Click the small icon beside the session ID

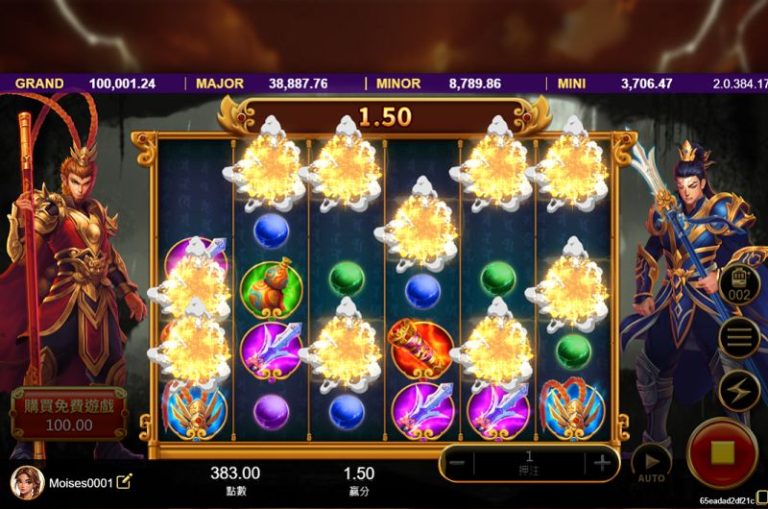pyautogui.click(x=761, y=497)
